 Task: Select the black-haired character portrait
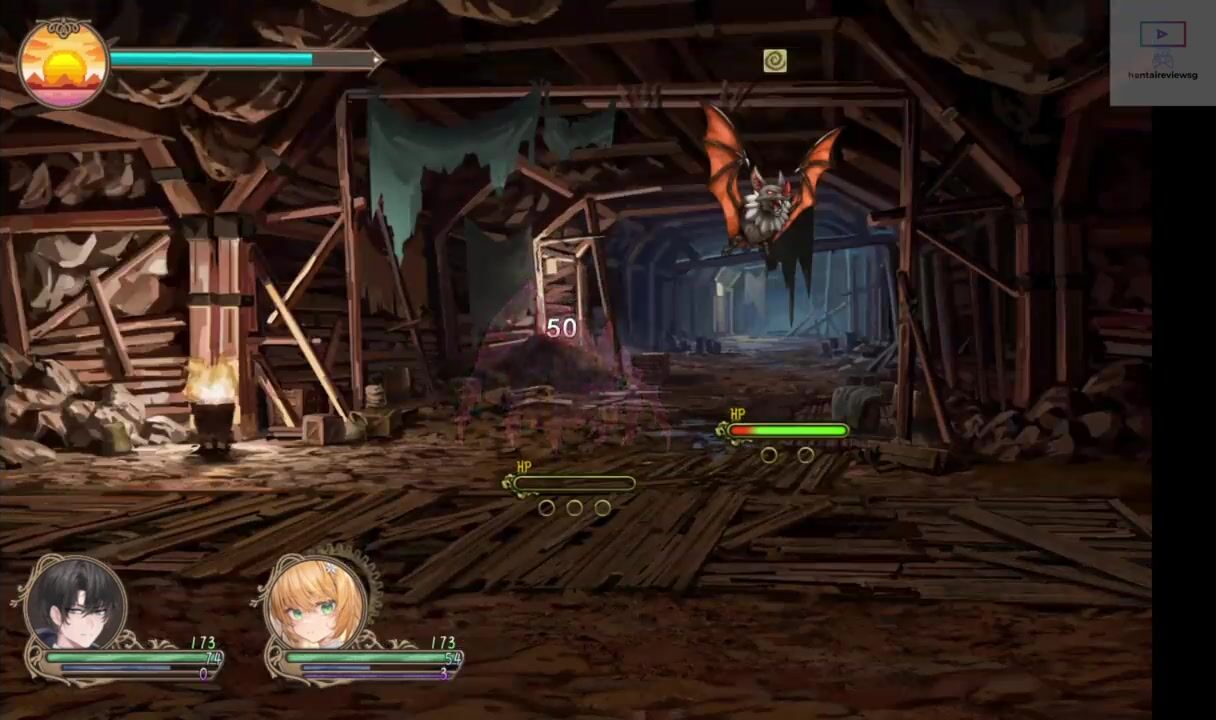click(x=75, y=603)
